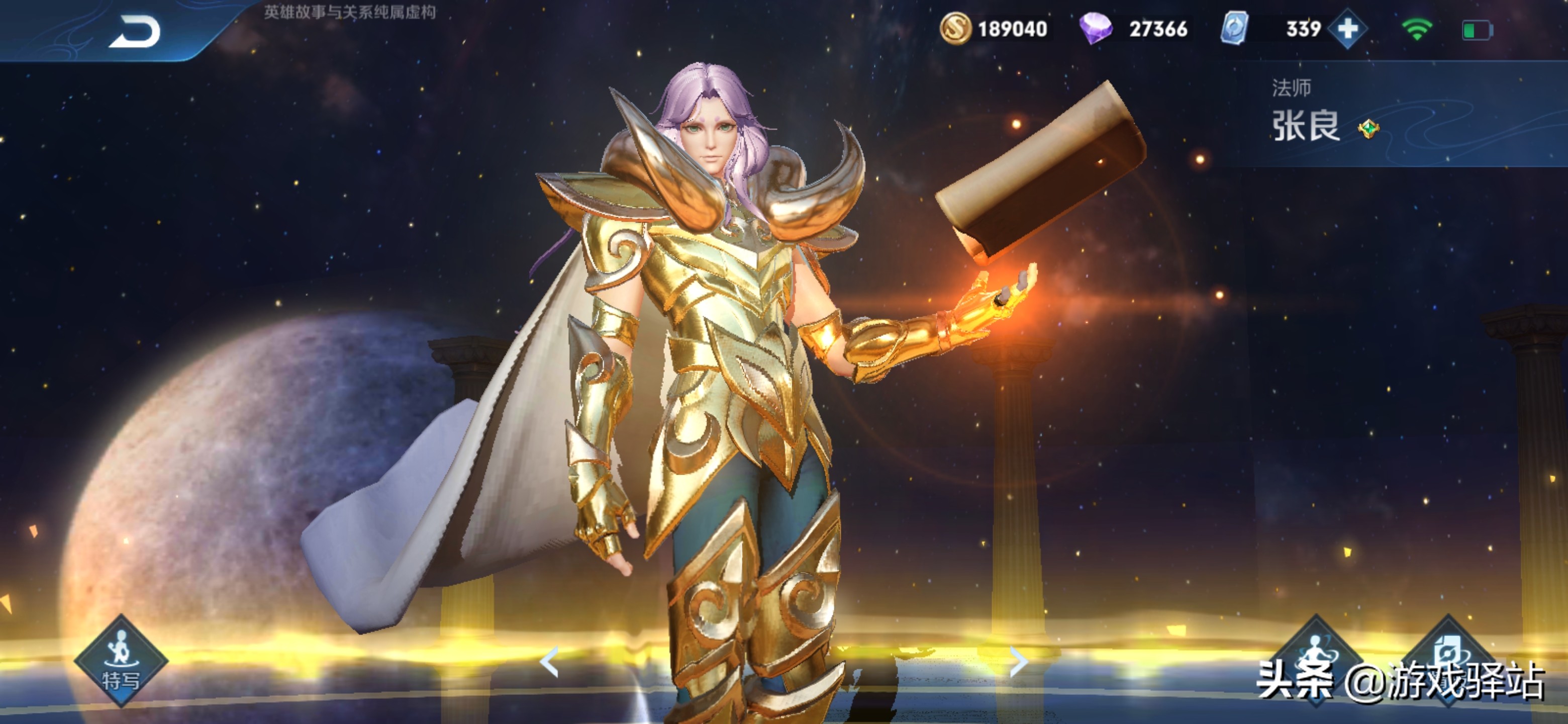1568x724 pixels.
Task: Open the document page diamond button
Action: 1449,655
